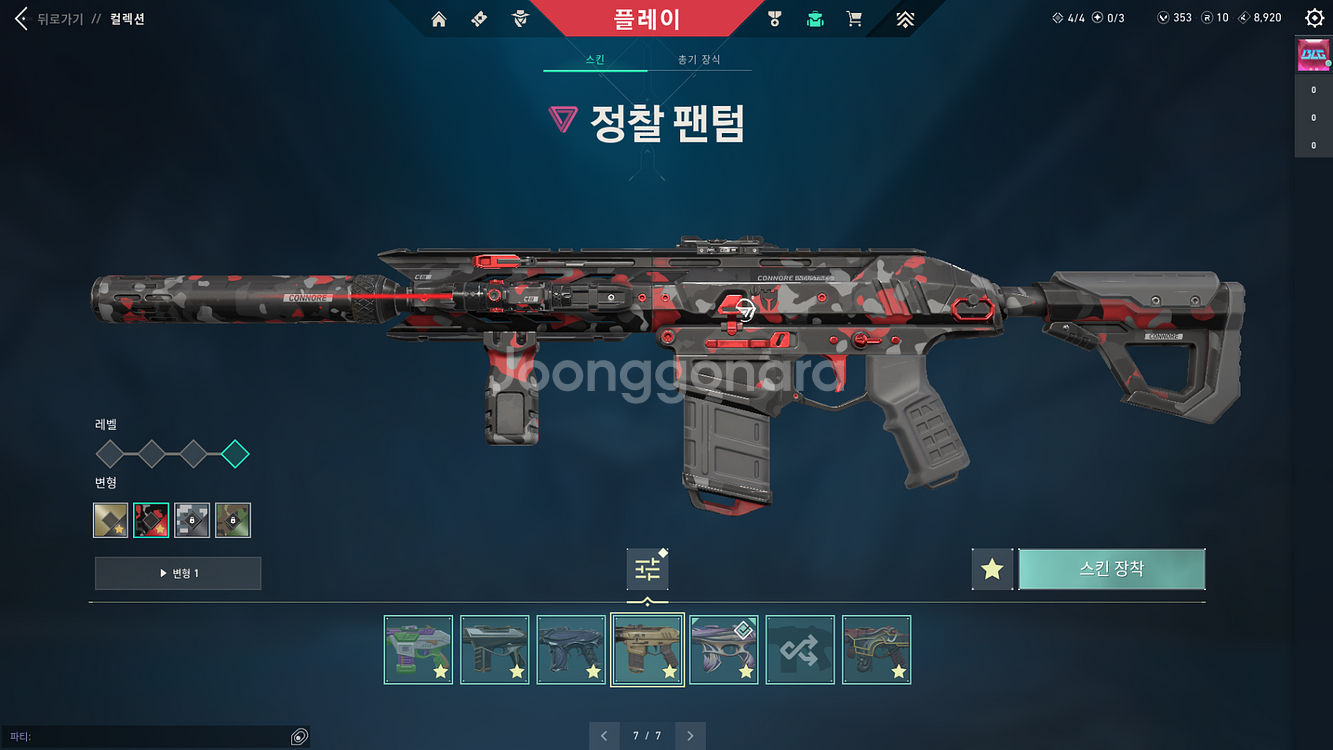Open the settings gear icon
The image size is (1333, 750).
[x=1317, y=16]
